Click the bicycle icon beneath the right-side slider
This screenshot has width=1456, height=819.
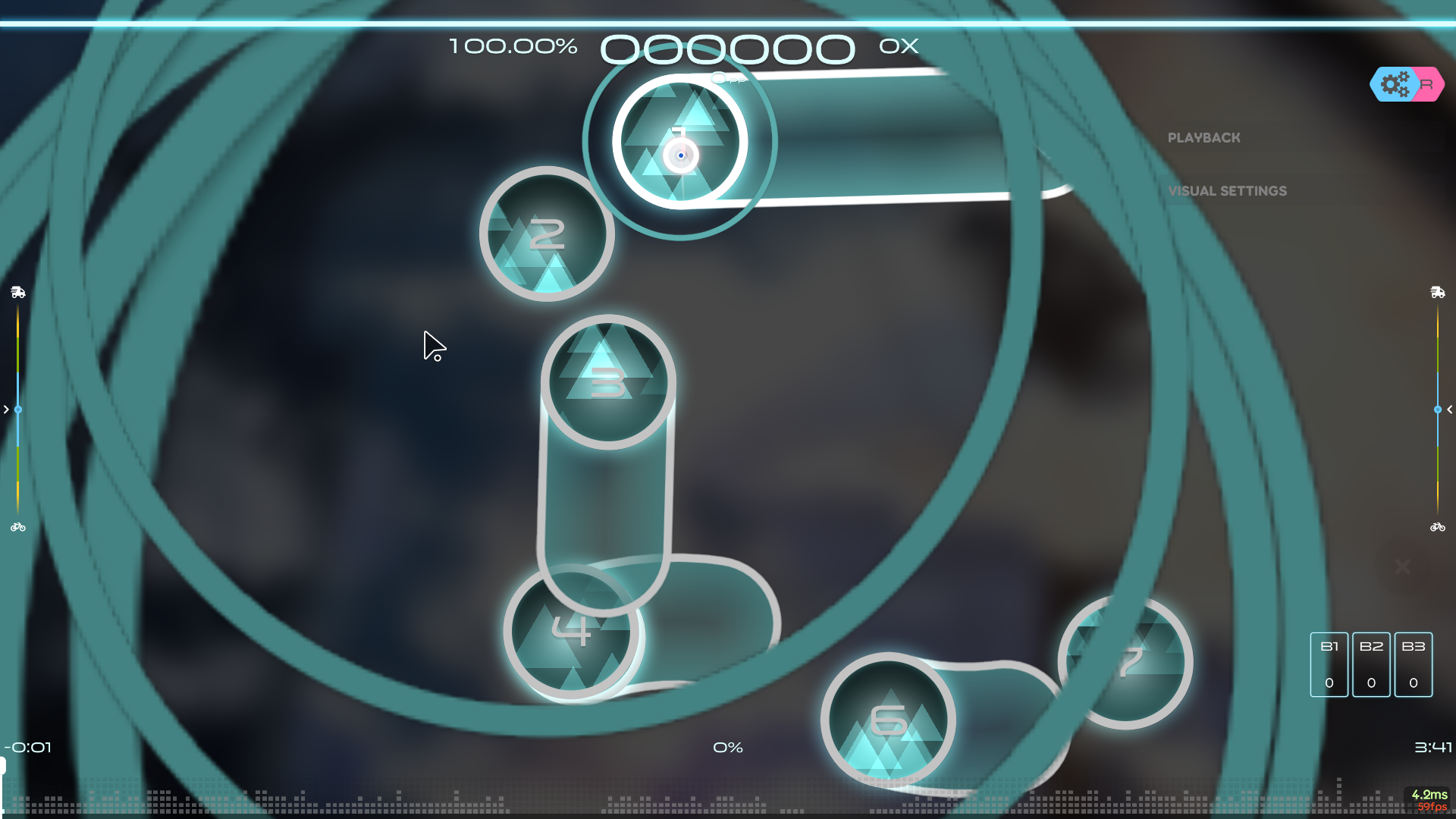1437,527
